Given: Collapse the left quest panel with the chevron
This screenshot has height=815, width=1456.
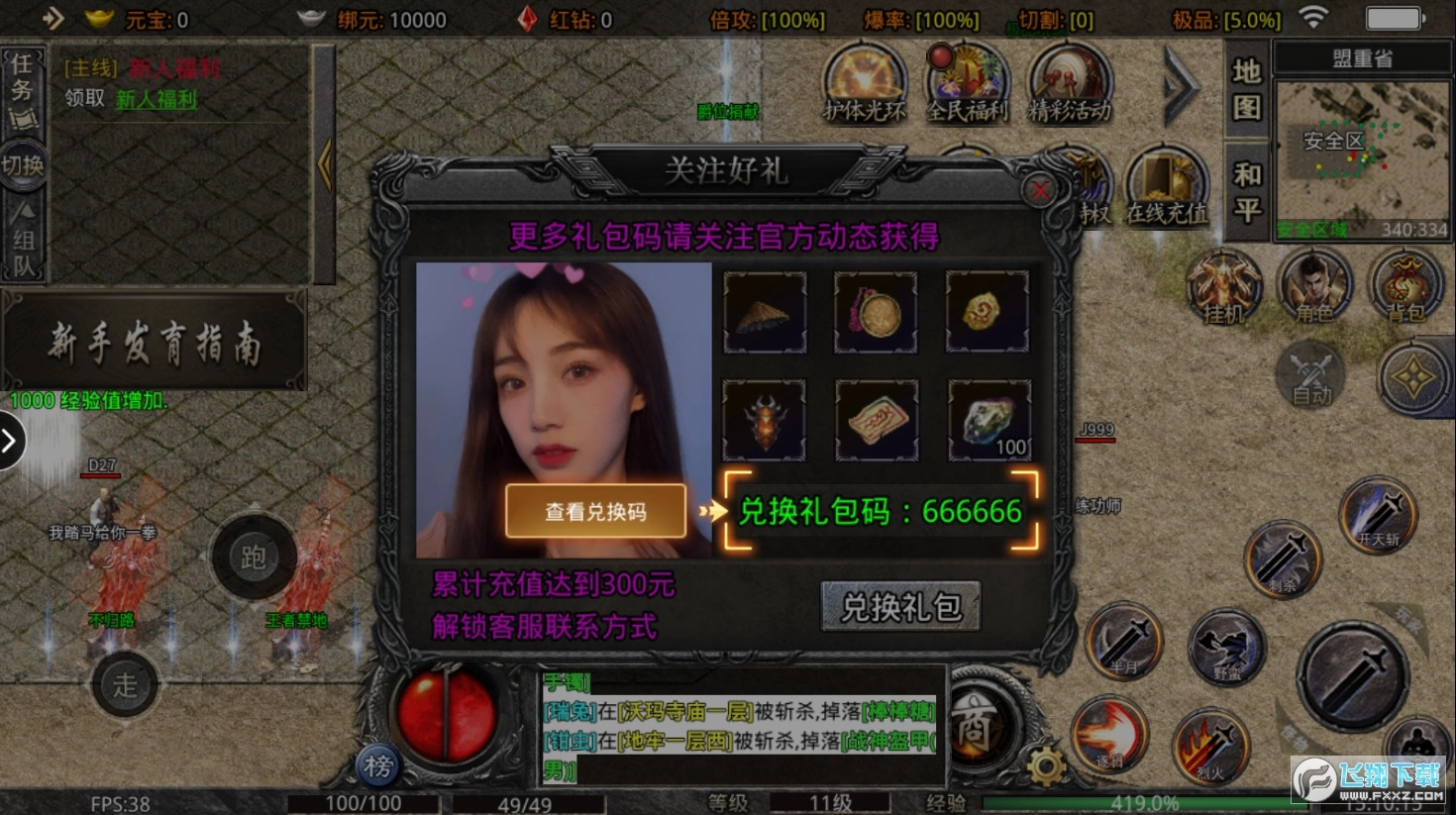Looking at the screenshot, I should pos(327,163).
